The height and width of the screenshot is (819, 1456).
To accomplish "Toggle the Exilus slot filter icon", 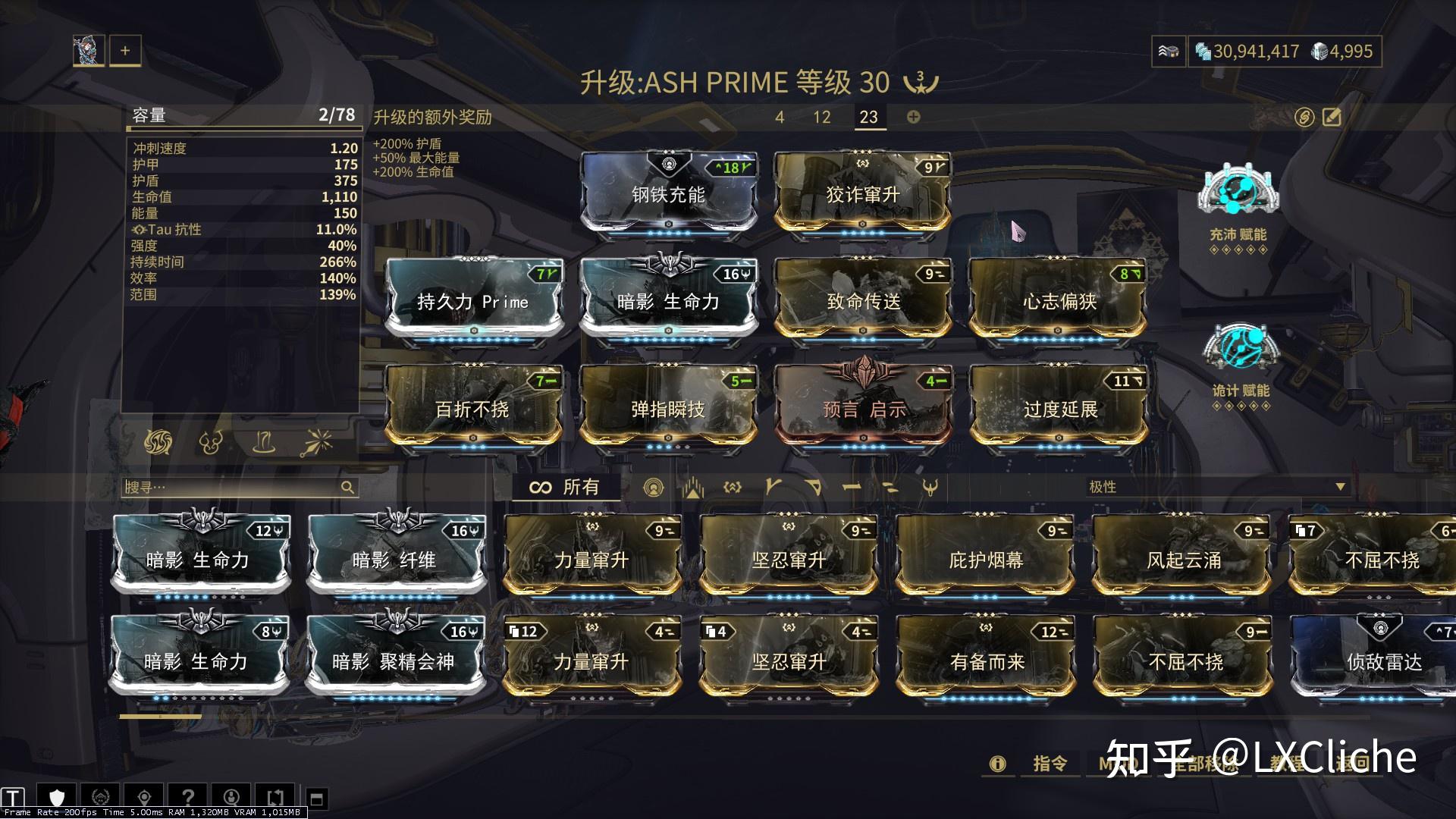I will pos(693,488).
